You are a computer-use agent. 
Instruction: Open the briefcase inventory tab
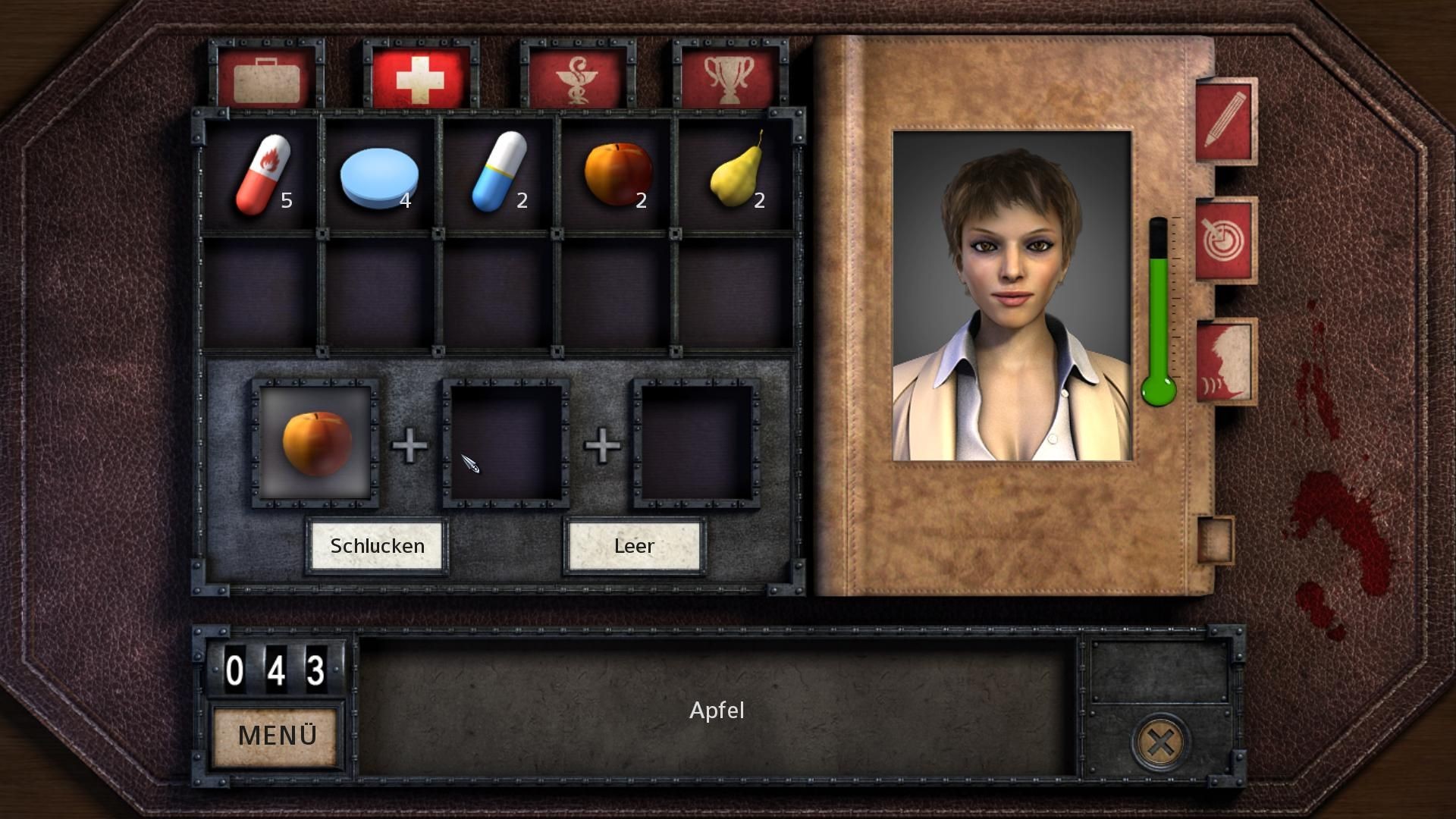[266, 77]
